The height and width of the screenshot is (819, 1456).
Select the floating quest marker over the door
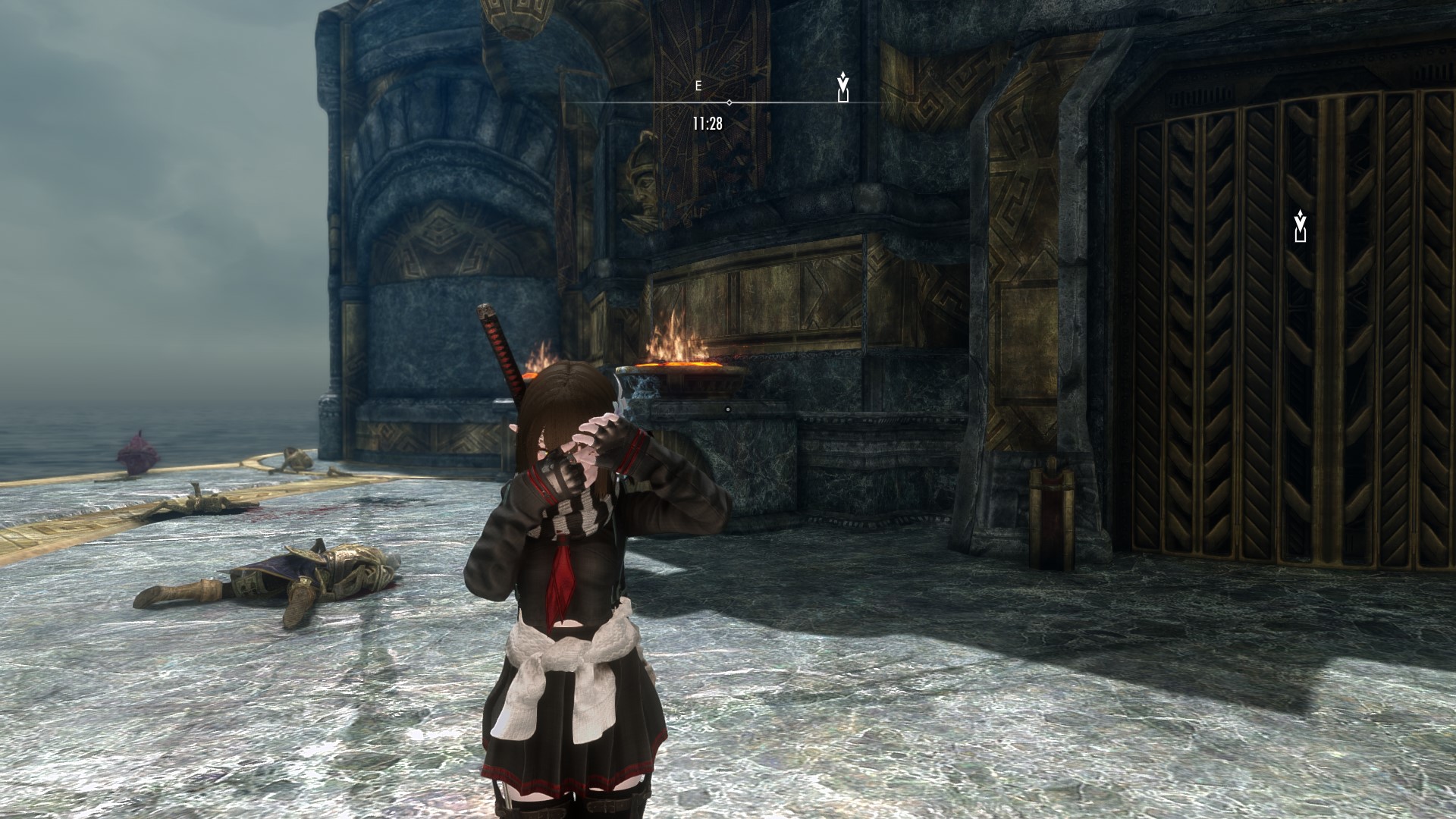(x=1301, y=226)
